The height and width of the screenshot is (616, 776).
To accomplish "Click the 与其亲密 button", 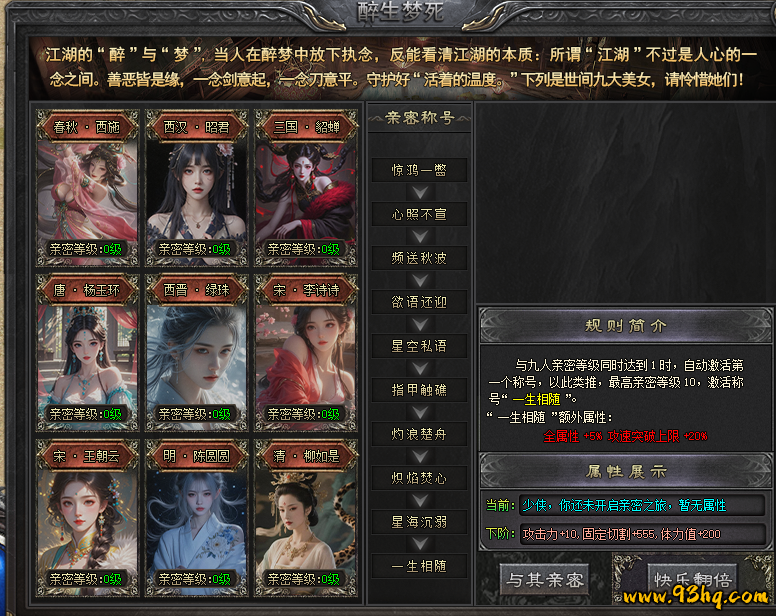I will point(545,579).
